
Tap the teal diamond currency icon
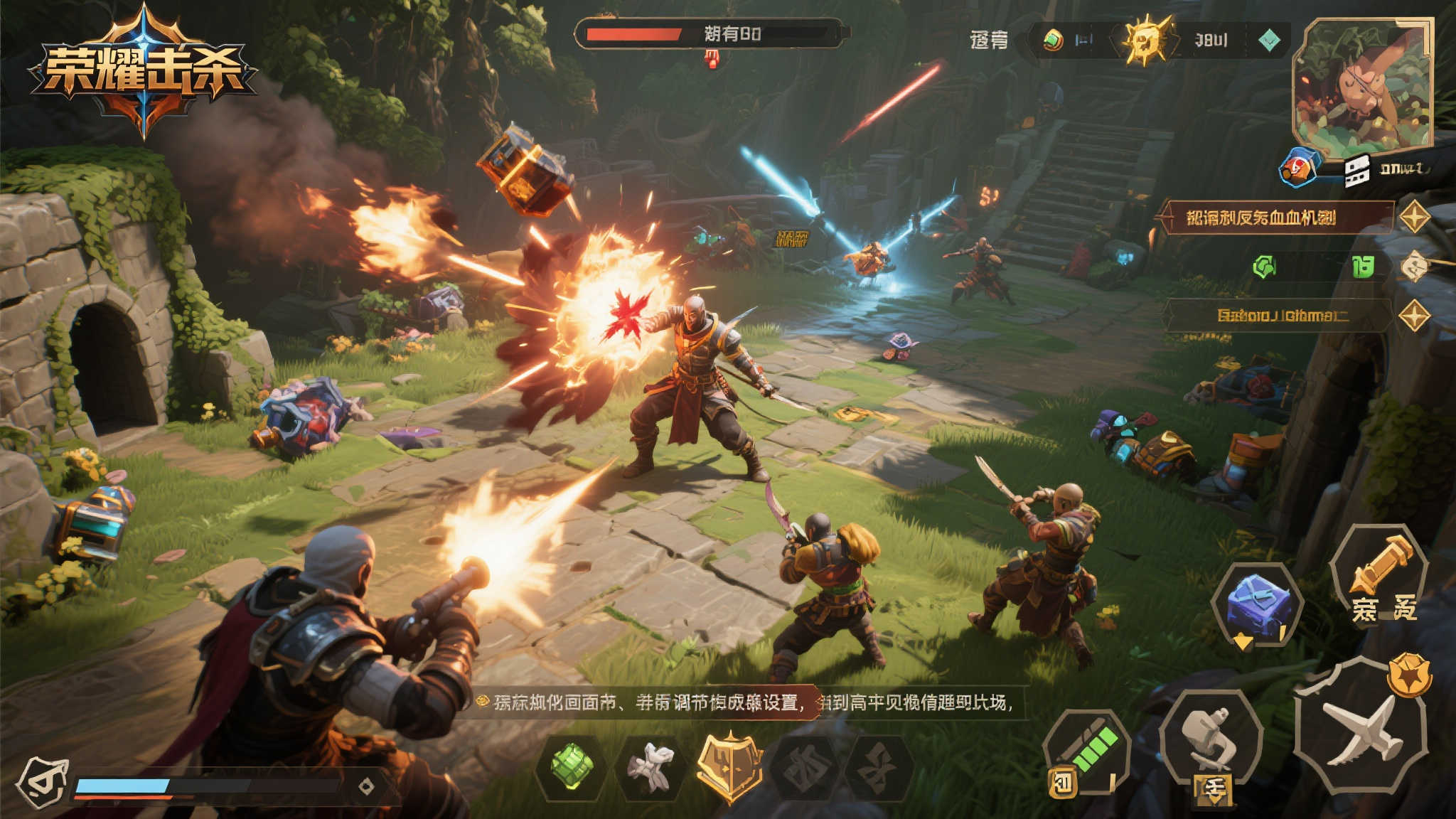pos(1269,41)
